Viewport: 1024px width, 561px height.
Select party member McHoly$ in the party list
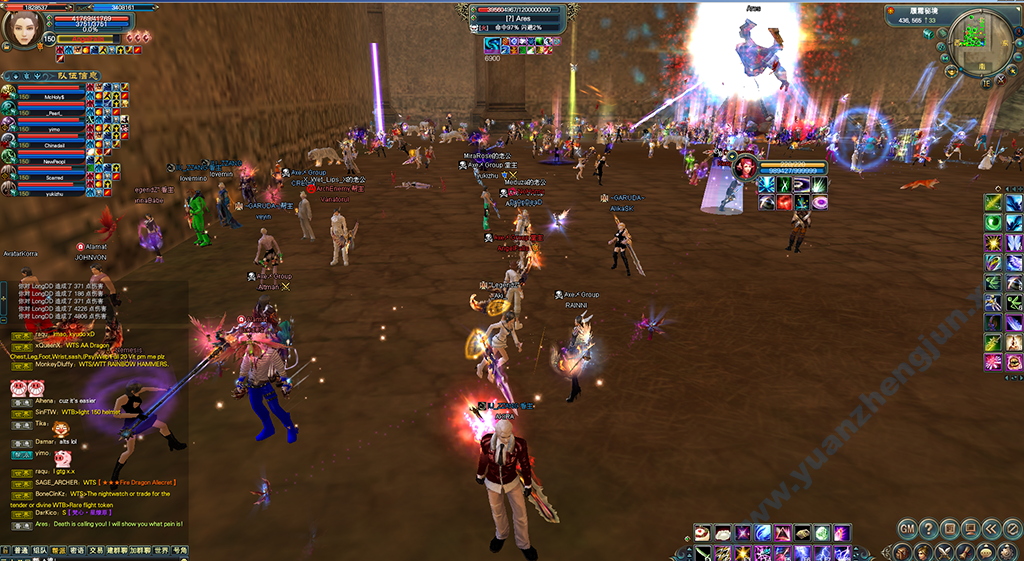point(55,96)
